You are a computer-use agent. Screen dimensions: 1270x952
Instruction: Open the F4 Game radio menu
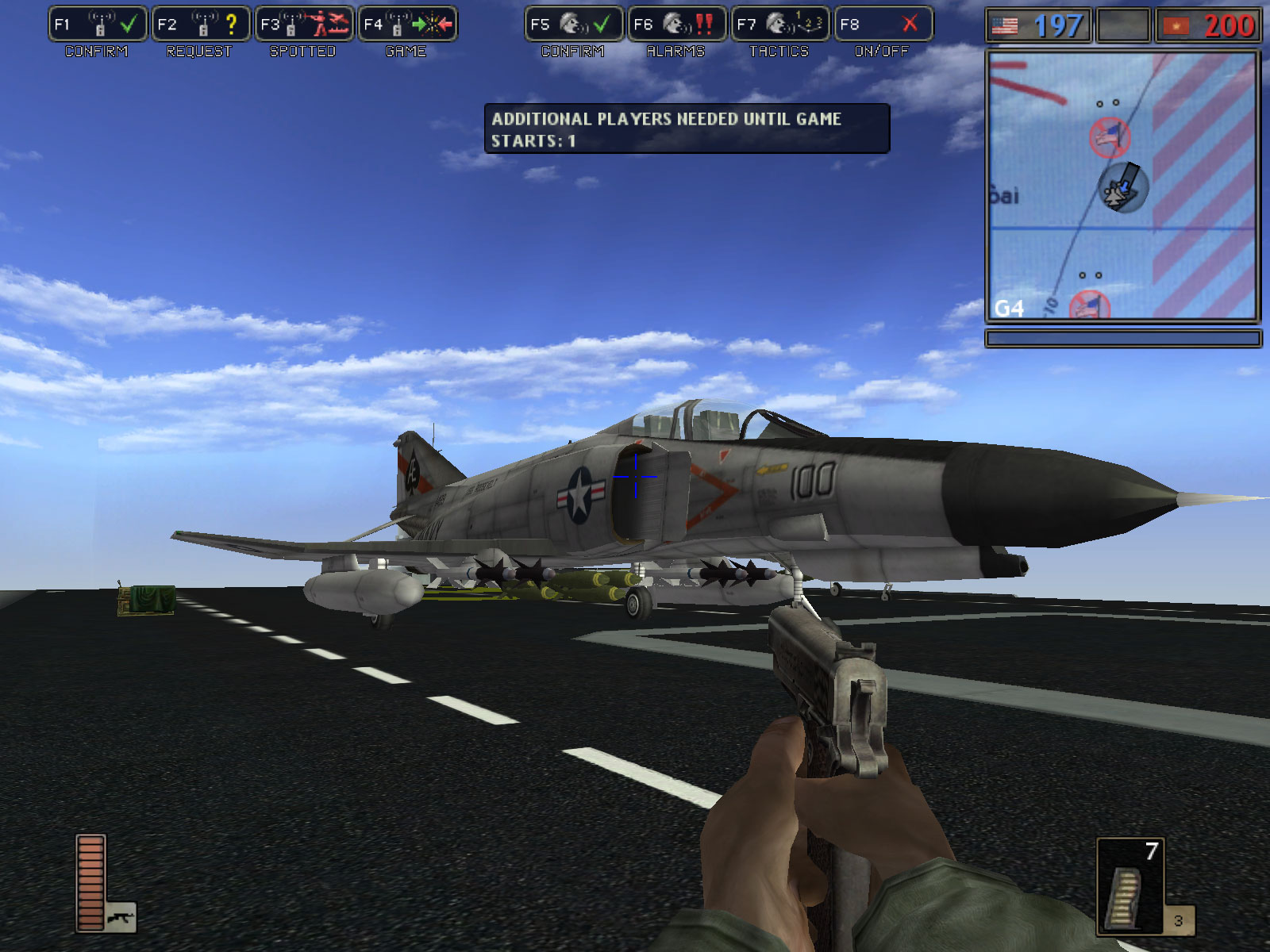point(406,25)
